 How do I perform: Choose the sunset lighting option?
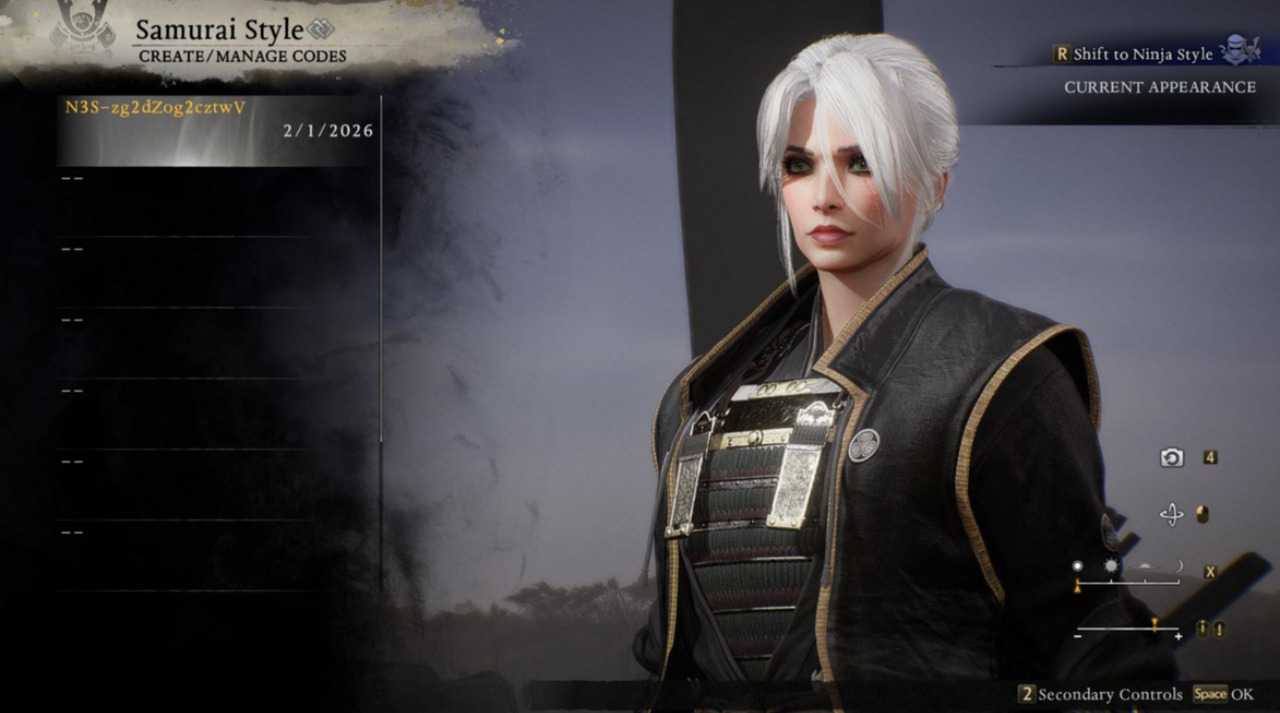click(x=1145, y=566)
